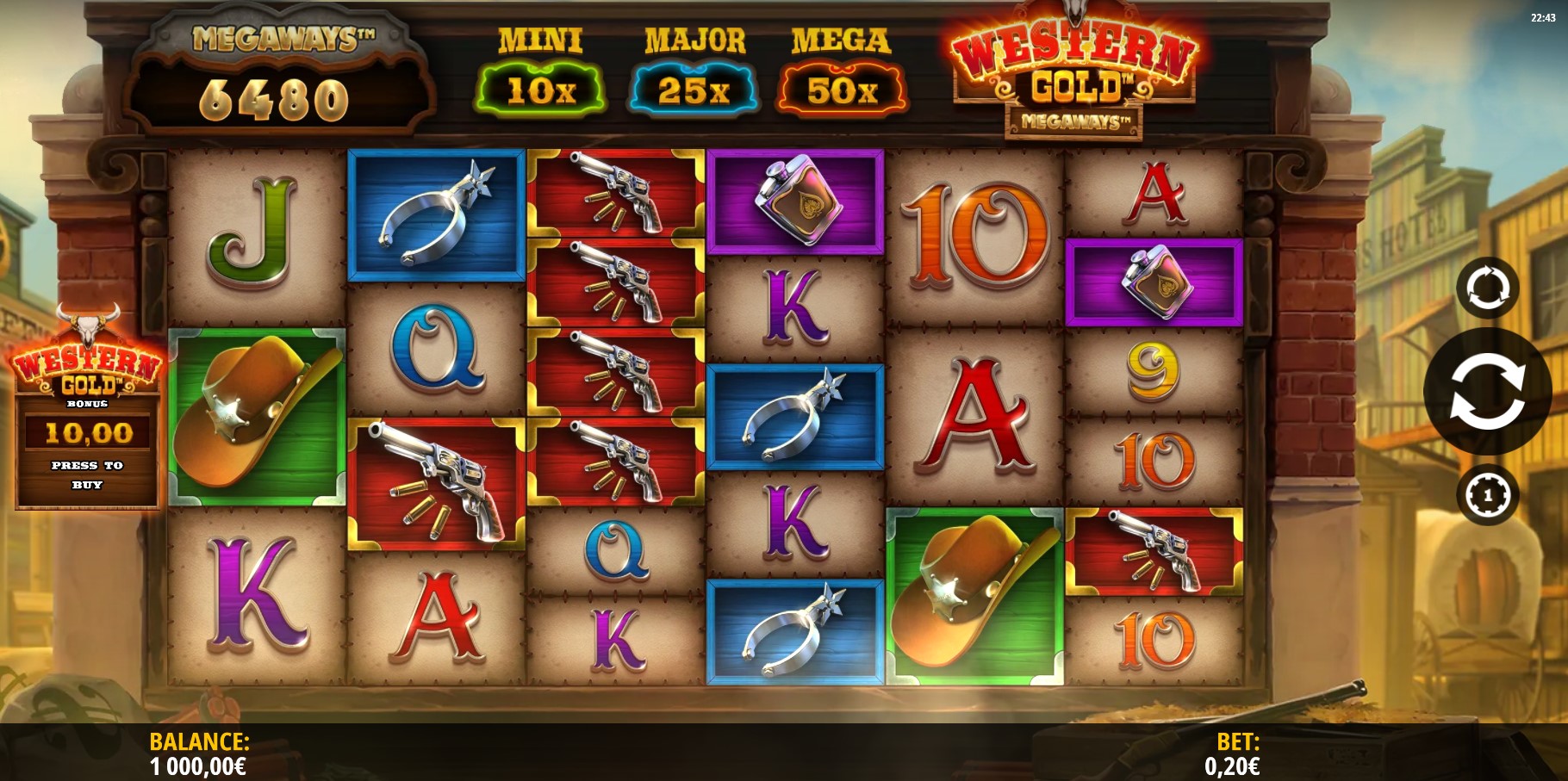Open bet settings via the coin chip button
Image resolution: width=1568 pixels, height=781 pixels.
click(x=1487, y=495)
